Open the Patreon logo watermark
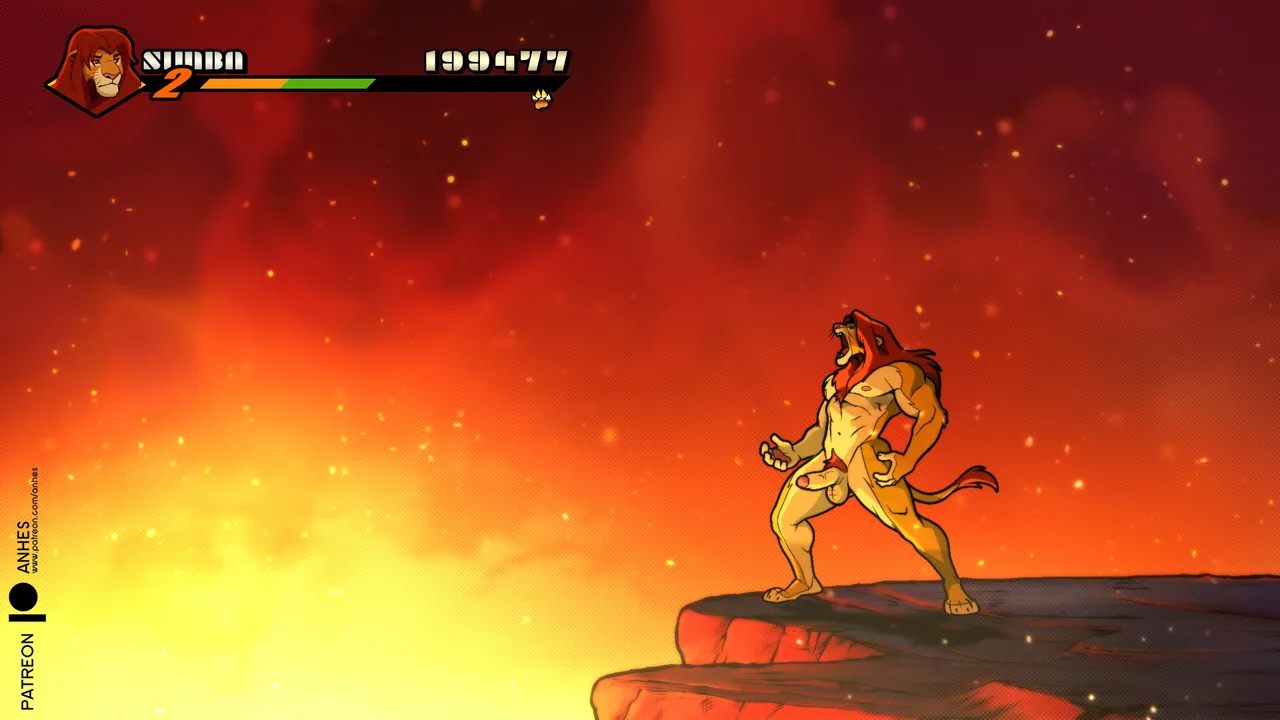The width and height of the screenshot is (1280, 720). tap(26, 602)
